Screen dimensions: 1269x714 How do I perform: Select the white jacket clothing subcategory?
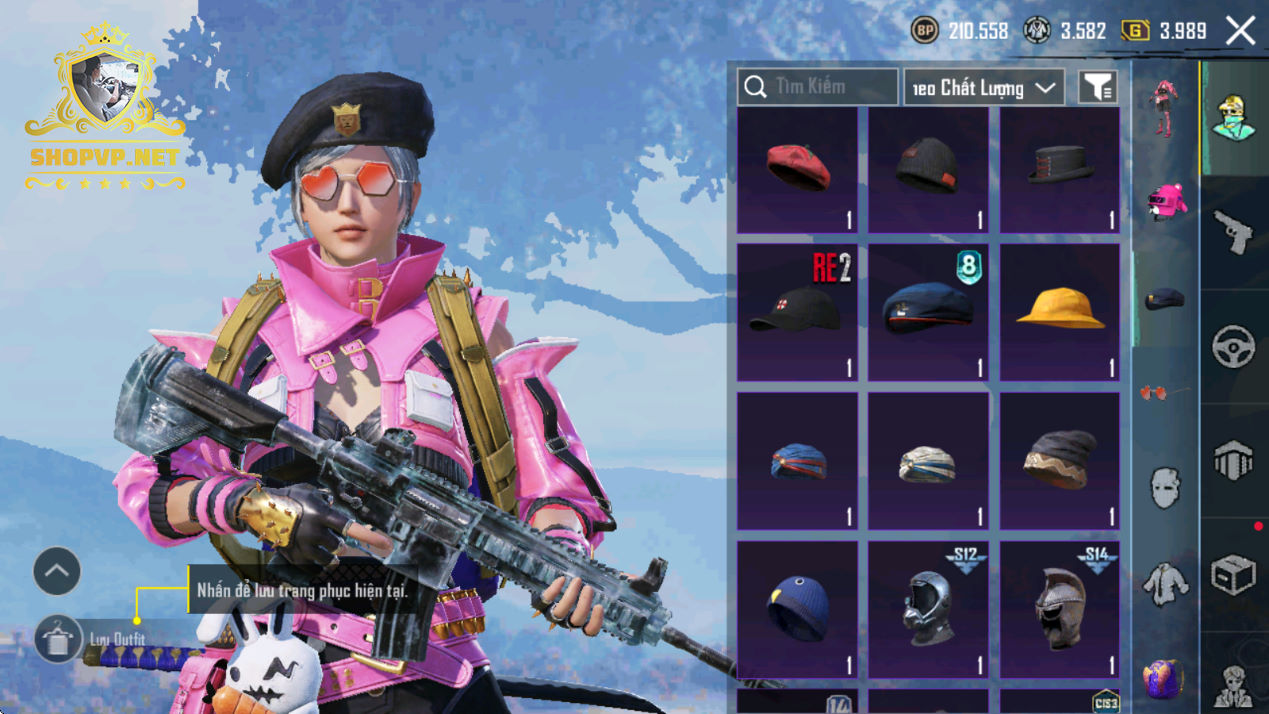[1165, 584]
